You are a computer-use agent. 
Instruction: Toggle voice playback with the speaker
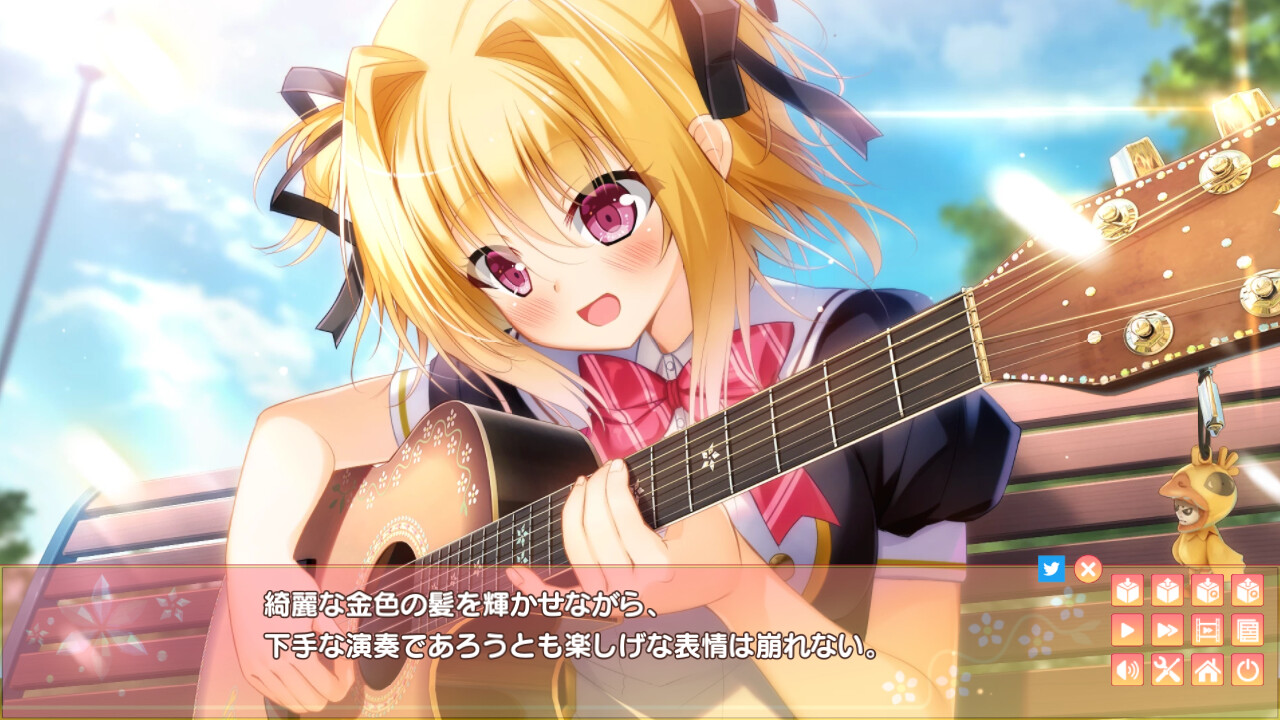point(1128,668)
